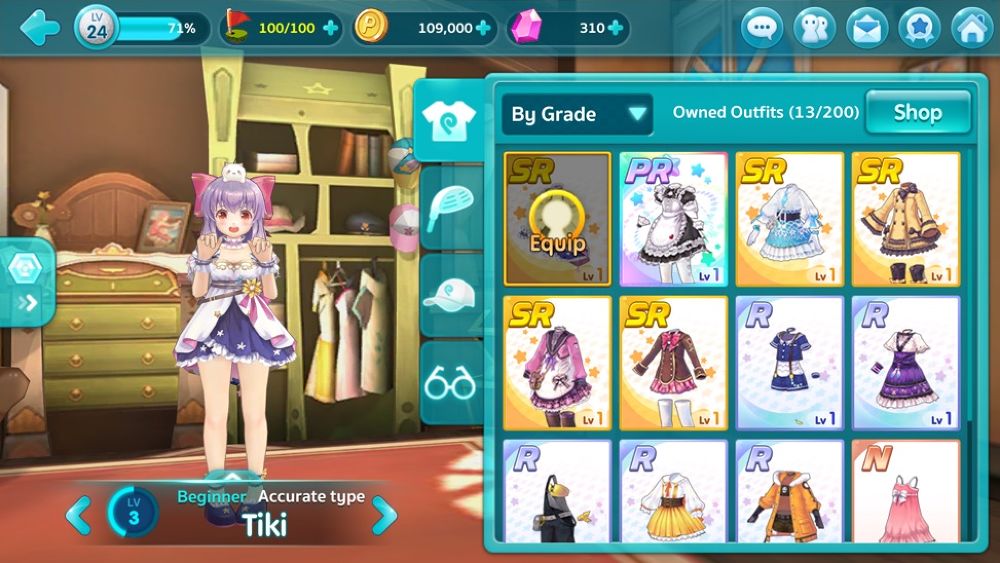This screenshot has width=1000, height=563.
Task: Go back with the arrow button
Action: (38, 27)
